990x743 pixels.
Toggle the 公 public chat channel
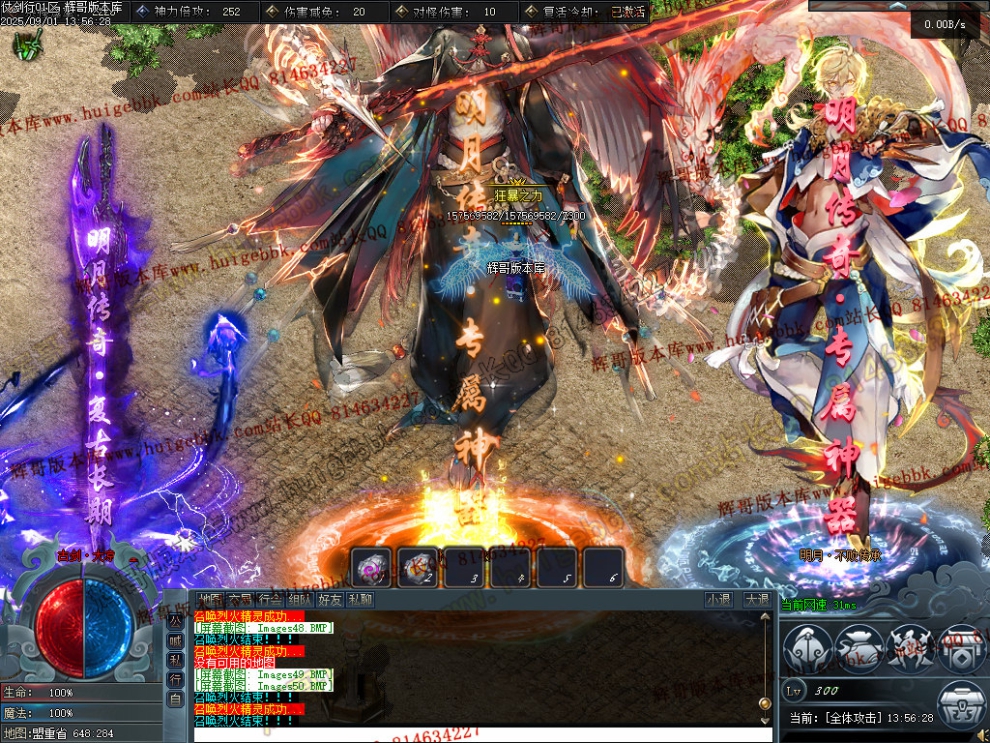pos(175,620)
